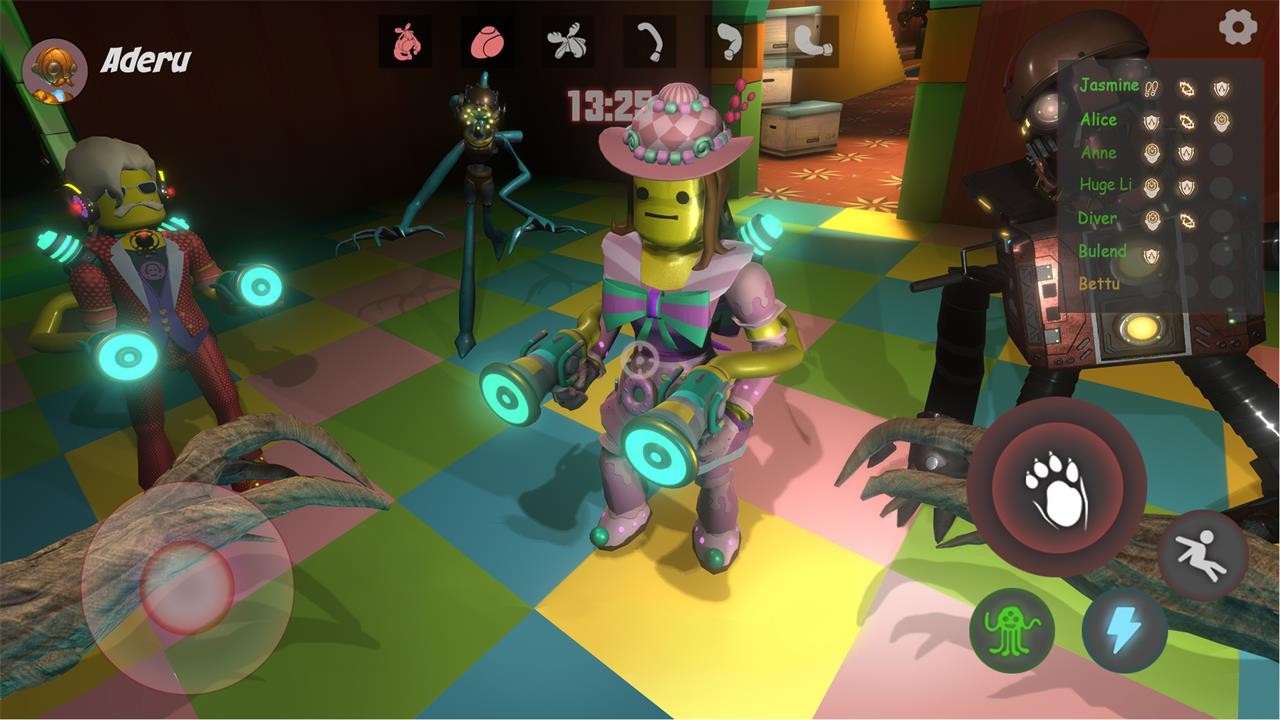The image size is (1280, 720).
Task: Select Jasmine in the player list
Action: [1109, 86]
